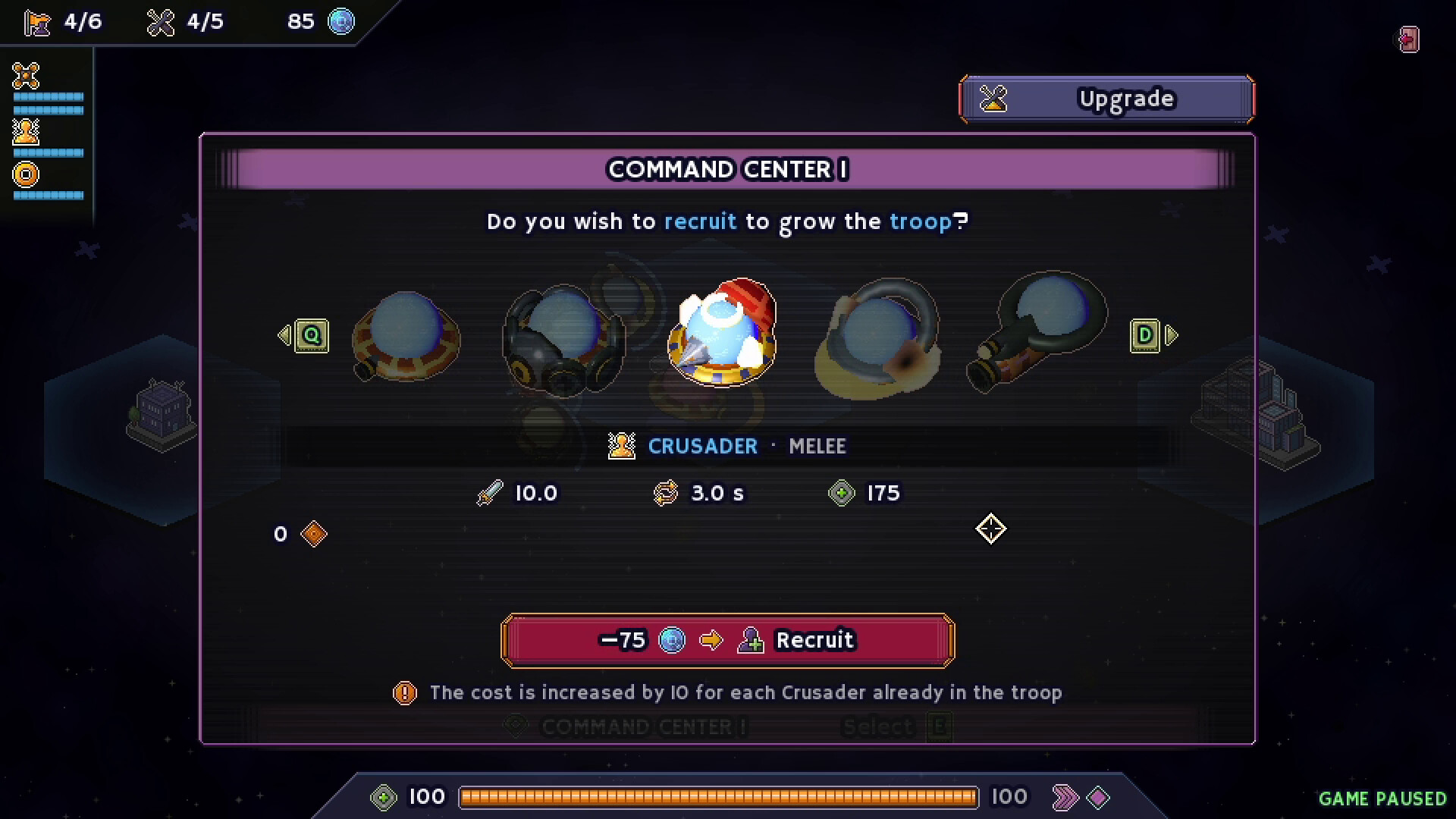Click the orange warning icon near cost note
The image size is (1456, 819).
pos(404,692)
